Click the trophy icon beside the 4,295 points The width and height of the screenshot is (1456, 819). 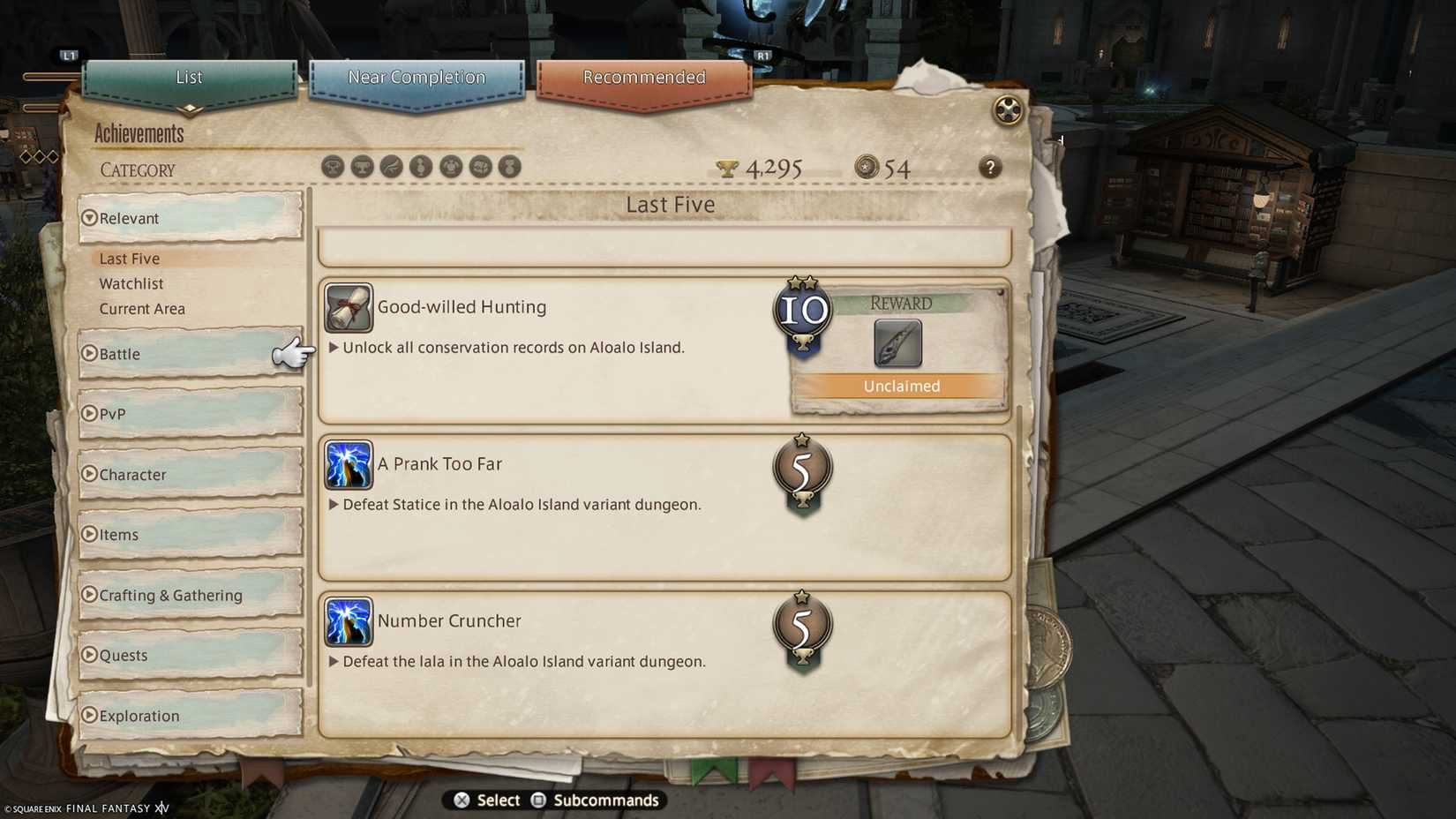(725, 167)
